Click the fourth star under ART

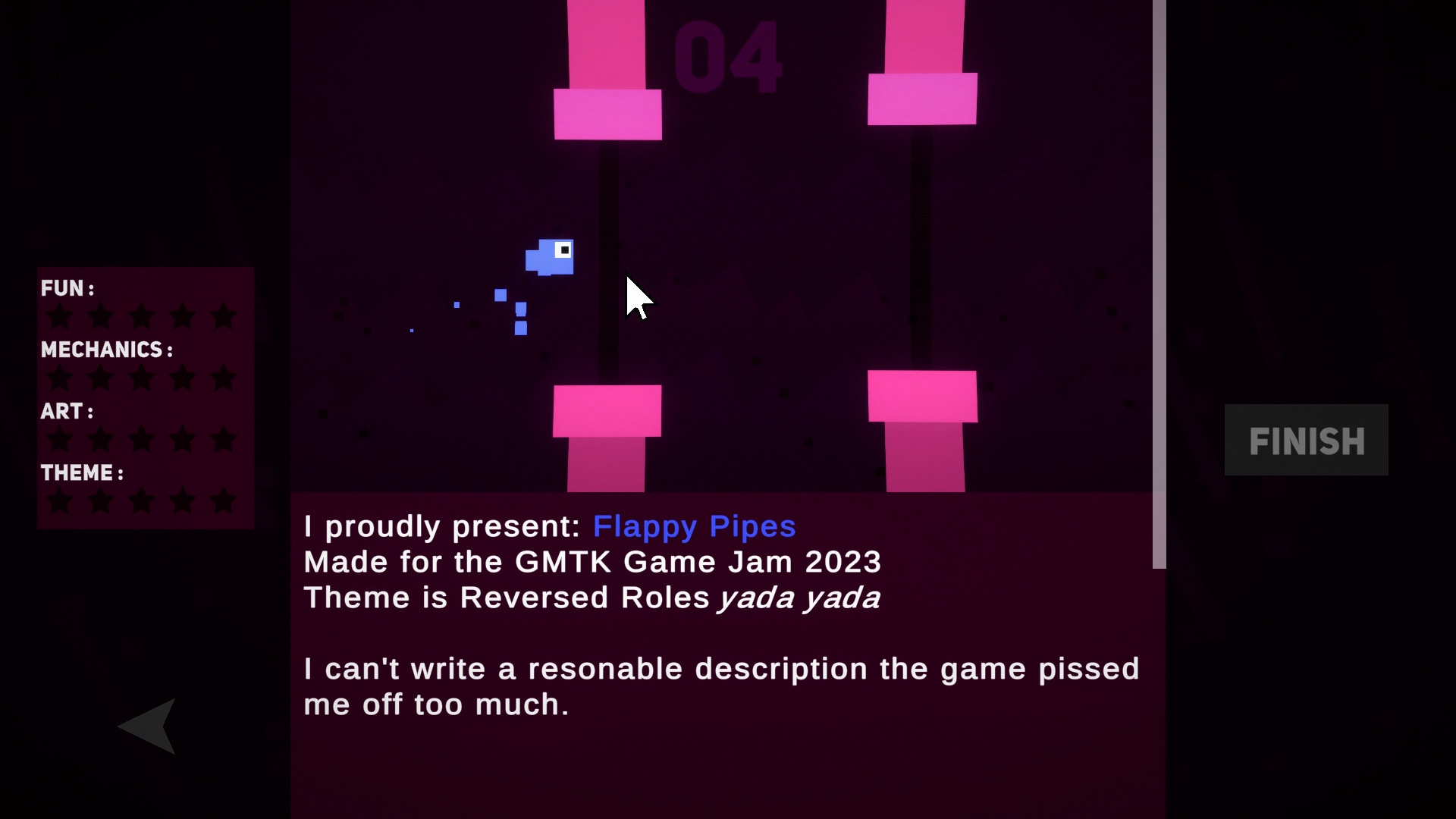coord(182,438)
